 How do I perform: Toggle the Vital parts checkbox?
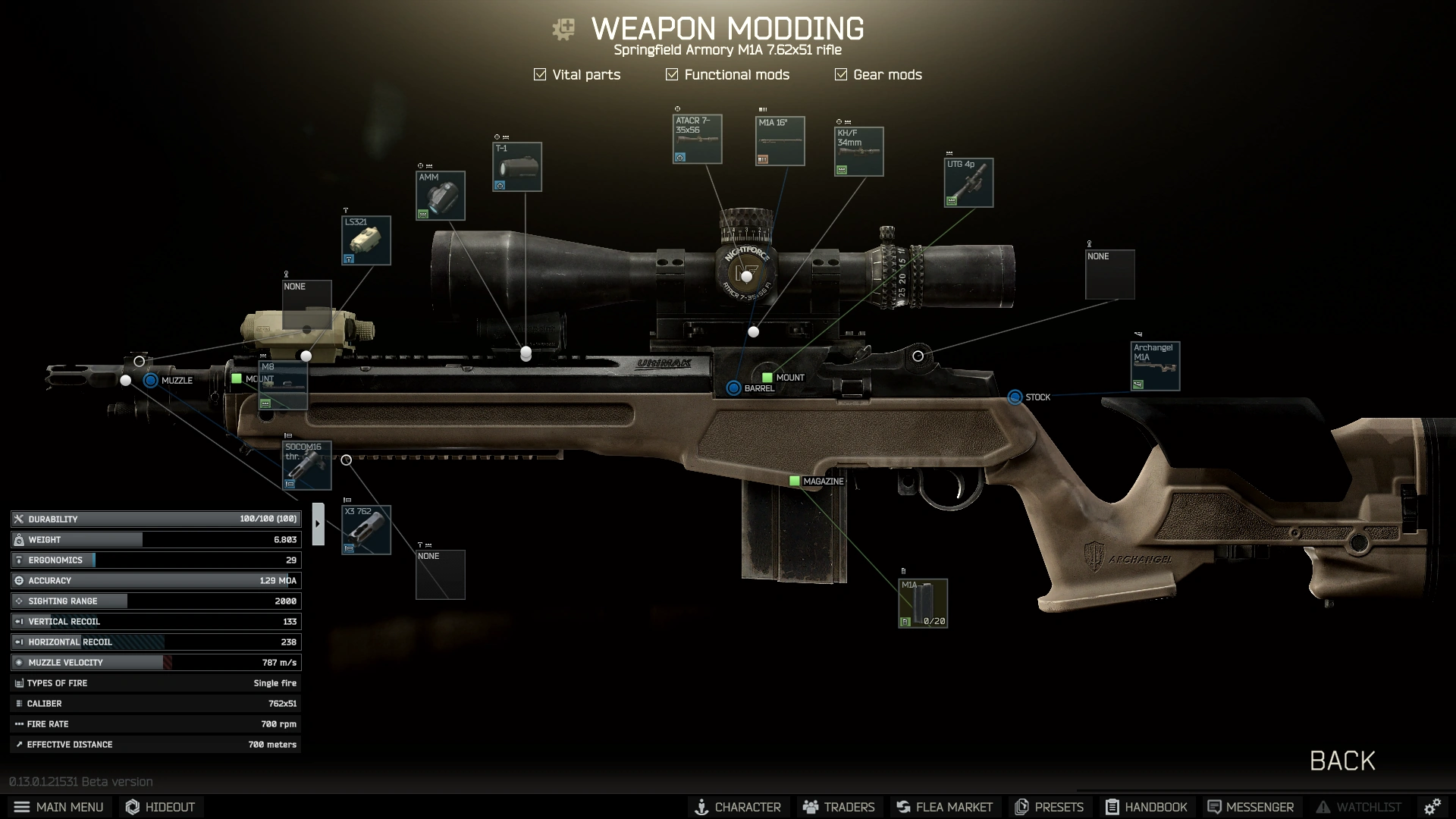540,74
